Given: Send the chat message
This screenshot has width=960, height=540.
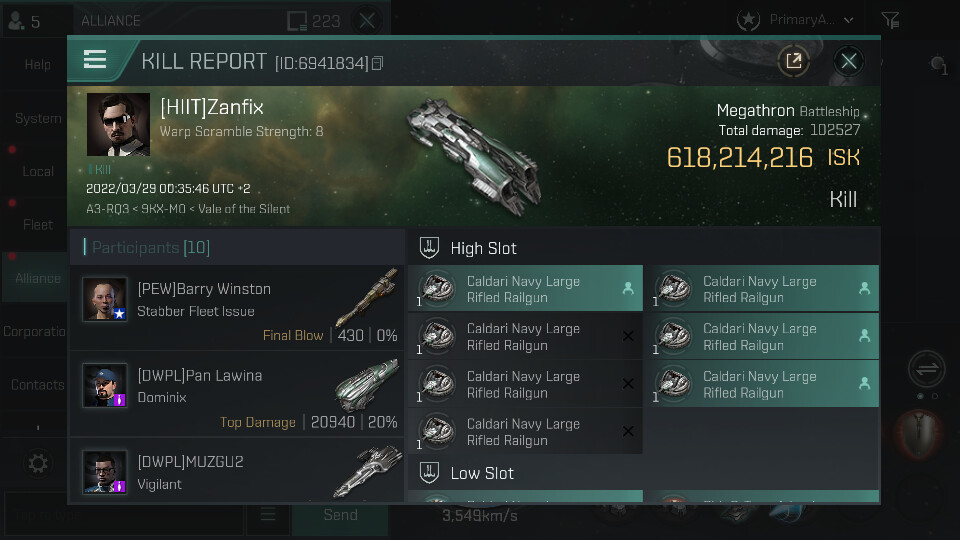Looking at the screenshot, I should pyautogui.click(x=340, y=515).
